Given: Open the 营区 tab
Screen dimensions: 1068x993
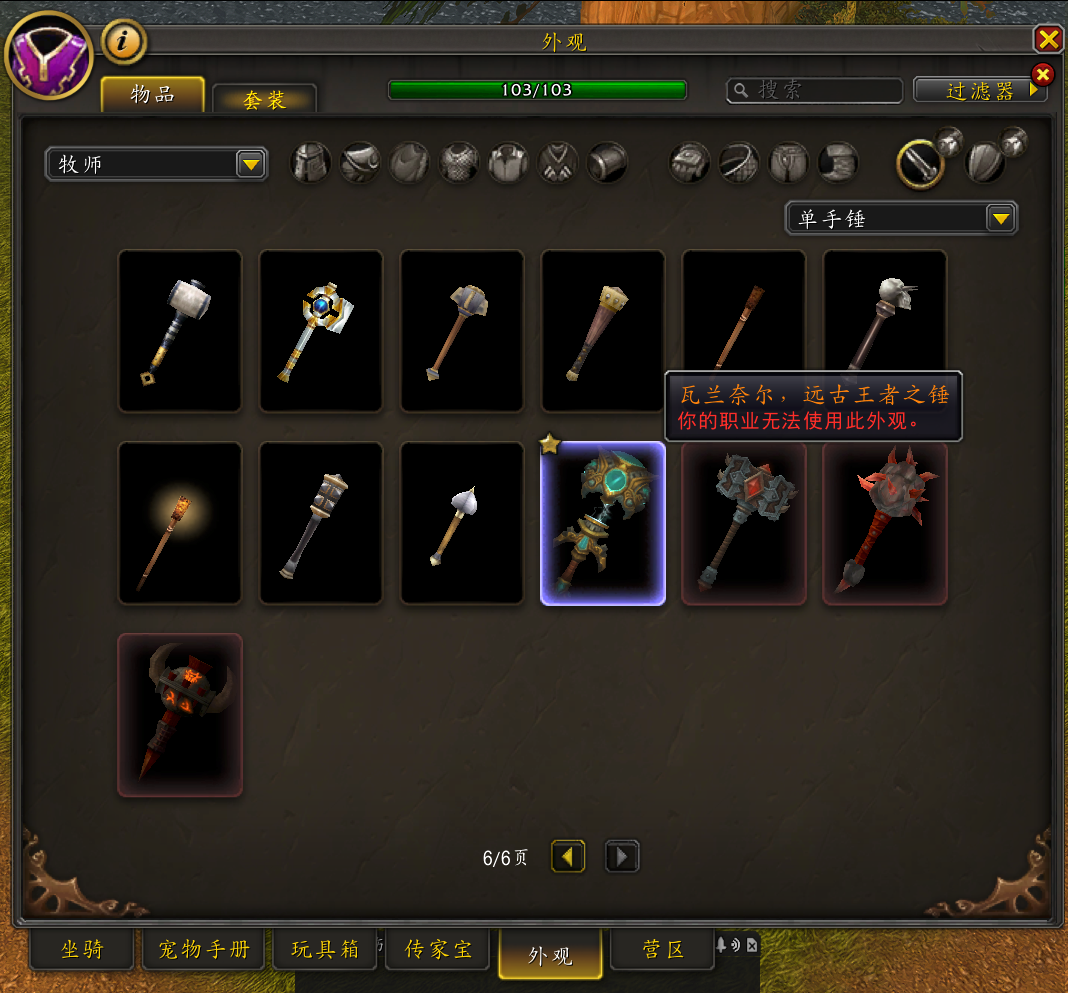Looking at the screenshot, I should point(662,949).
